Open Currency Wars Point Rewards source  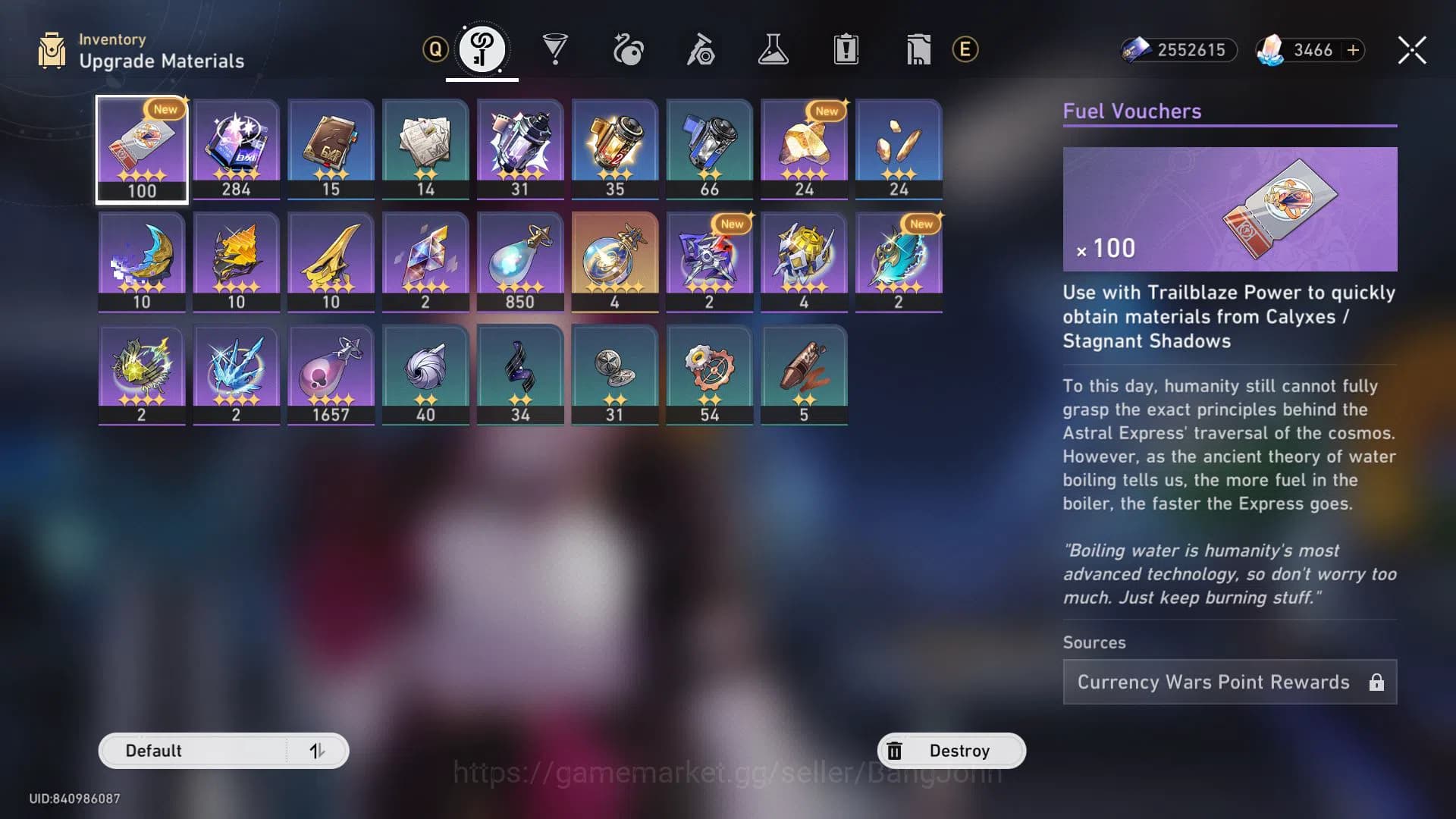click(1228, 682)
